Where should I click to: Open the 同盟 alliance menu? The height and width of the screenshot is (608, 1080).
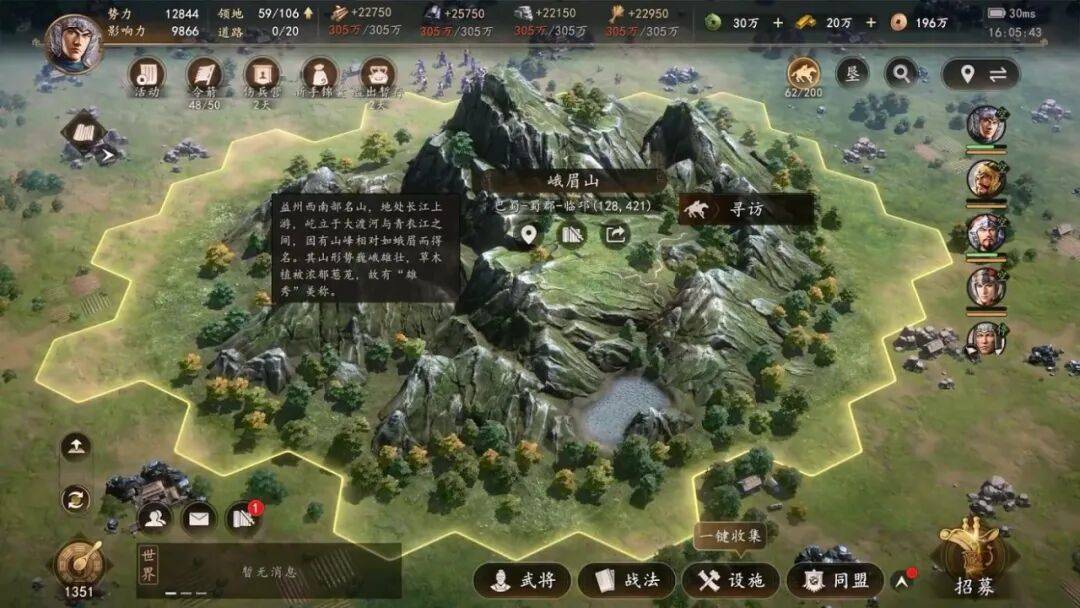[x=835, y=580]
